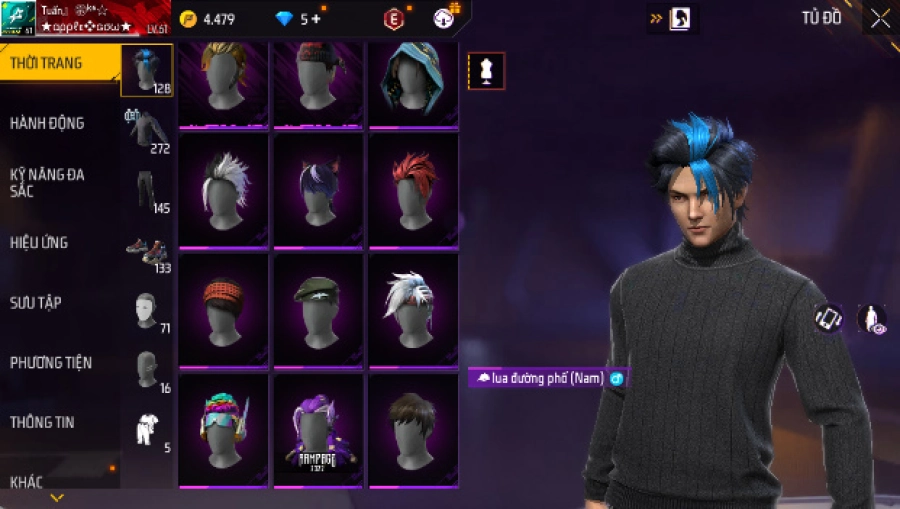Open the hair subcategory with 128 items
The width and height of the screenshot is (900, 509).
pos(147,70)
